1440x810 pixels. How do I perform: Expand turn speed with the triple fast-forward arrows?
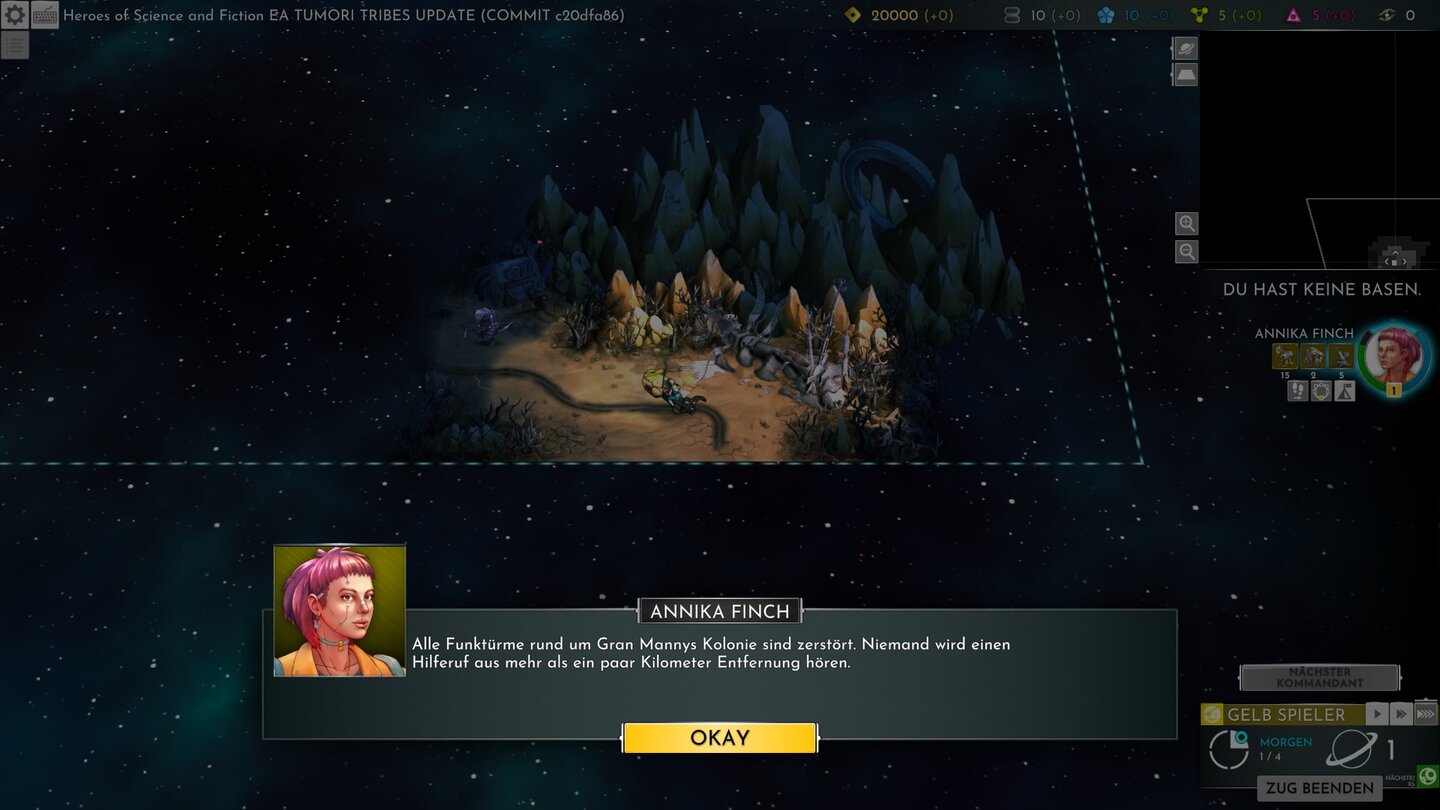(1426, 713)
